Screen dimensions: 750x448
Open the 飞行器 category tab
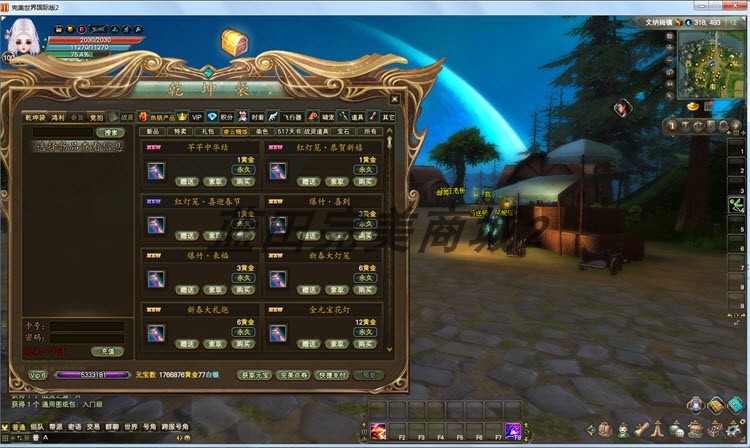(293, 117)
